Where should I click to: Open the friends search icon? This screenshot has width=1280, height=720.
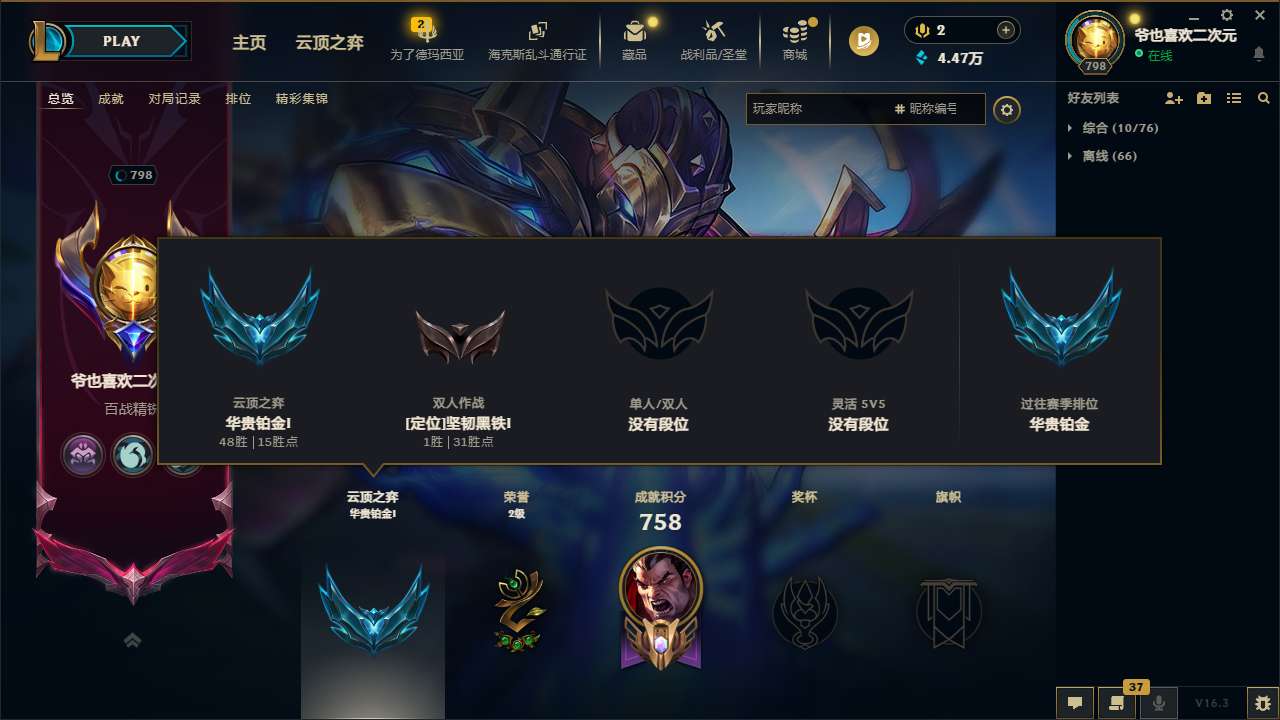[1263, 98]
